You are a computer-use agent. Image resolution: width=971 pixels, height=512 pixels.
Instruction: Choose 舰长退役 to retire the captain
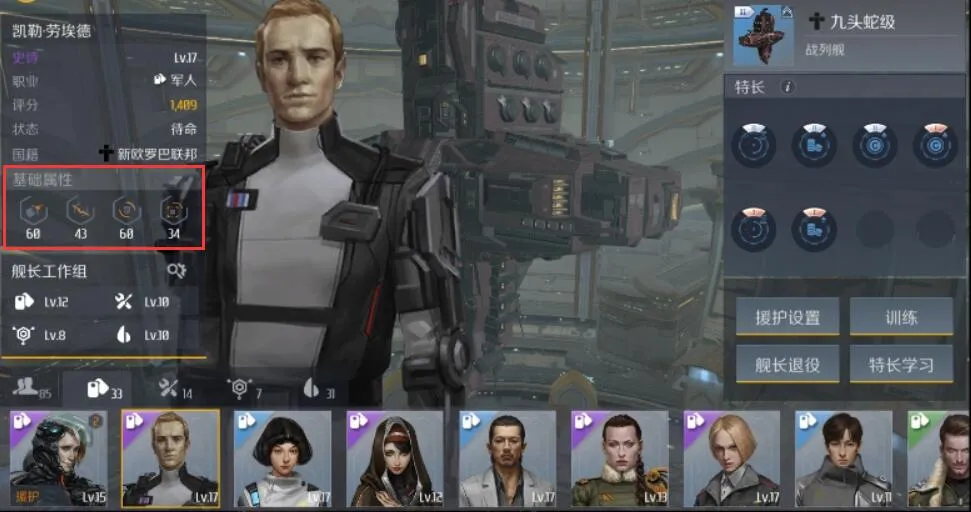tap(786, 364)
